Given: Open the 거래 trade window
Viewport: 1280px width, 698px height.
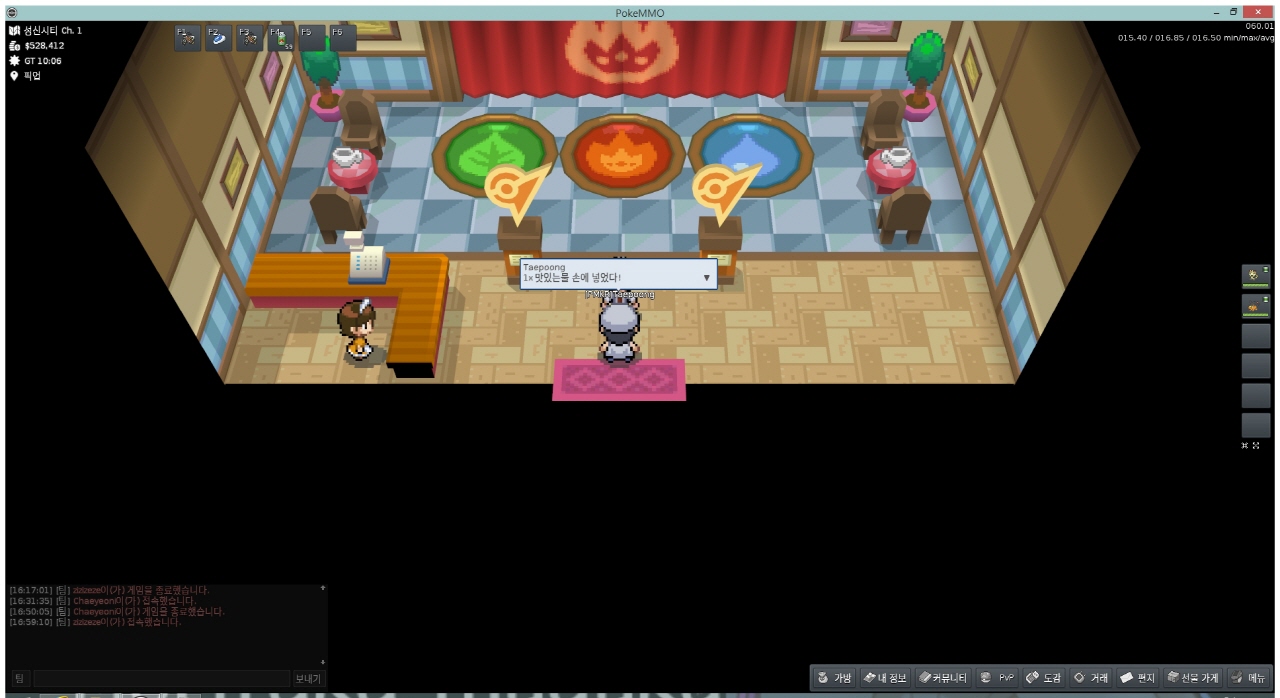Looking at the screenshot, I should point(1090,678).
